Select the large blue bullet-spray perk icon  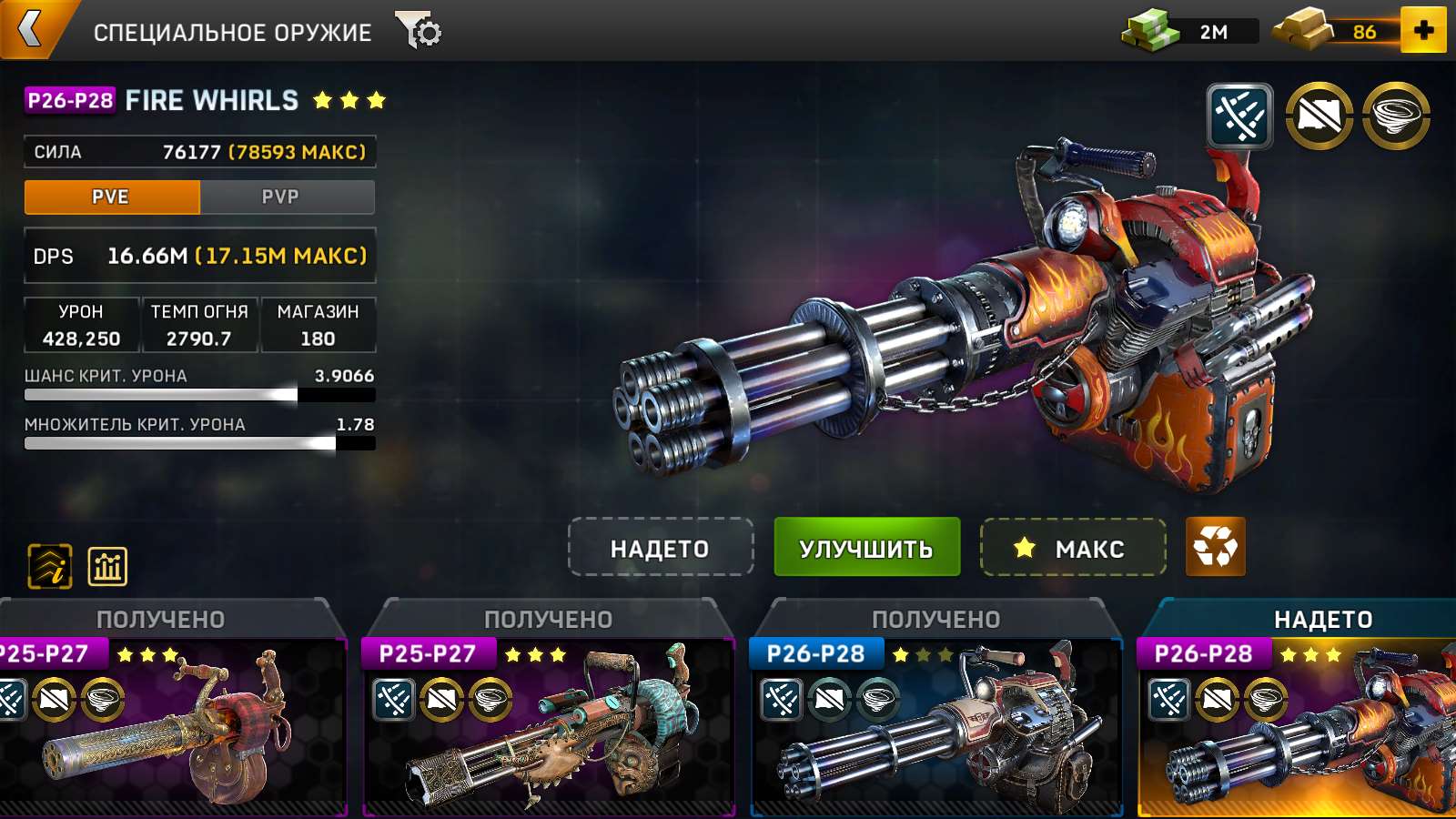coord(1239,116)
